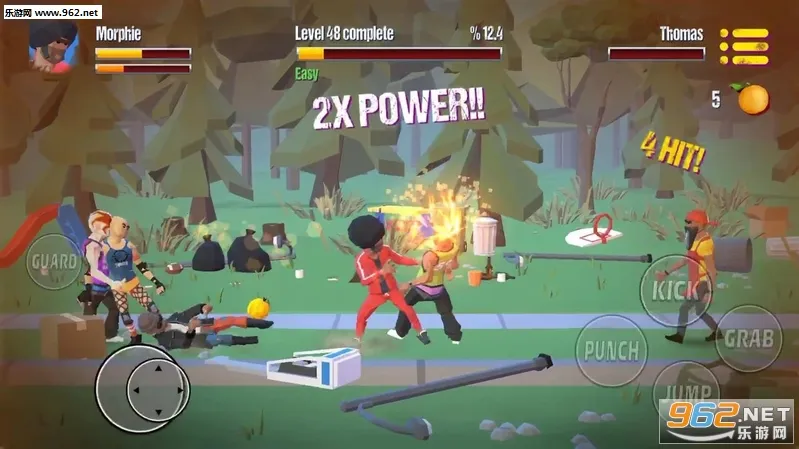Tap the GUARD button
This screenshot has height=449, width=799.
tap(55, 263)
